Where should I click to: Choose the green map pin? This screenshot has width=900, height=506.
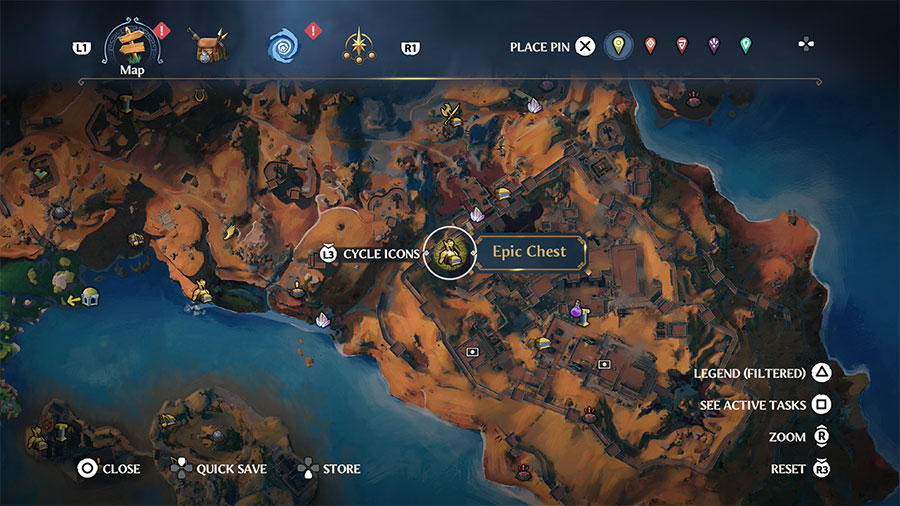click(x=745, y=46)
